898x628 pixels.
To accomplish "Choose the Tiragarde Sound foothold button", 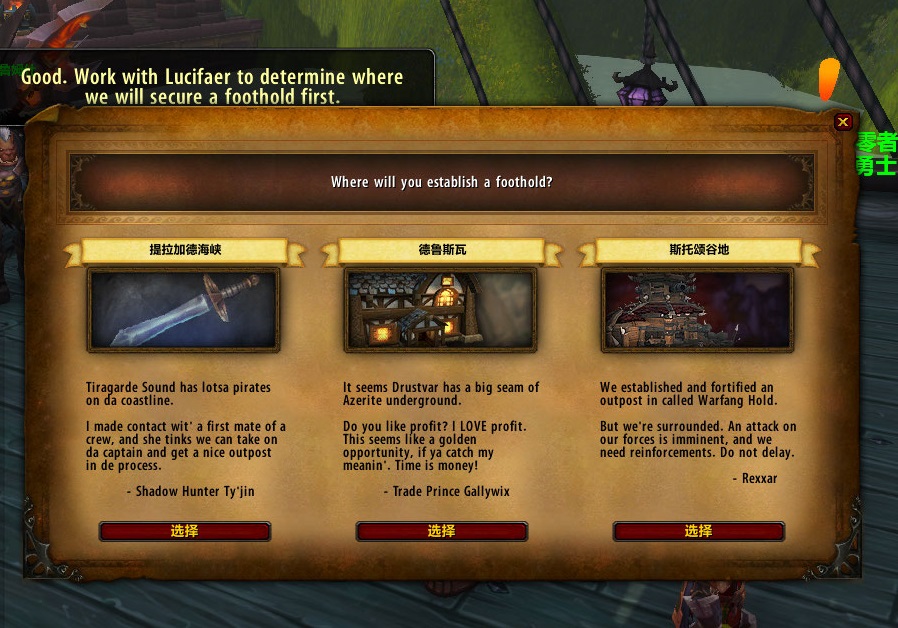I will coord(184,531).
